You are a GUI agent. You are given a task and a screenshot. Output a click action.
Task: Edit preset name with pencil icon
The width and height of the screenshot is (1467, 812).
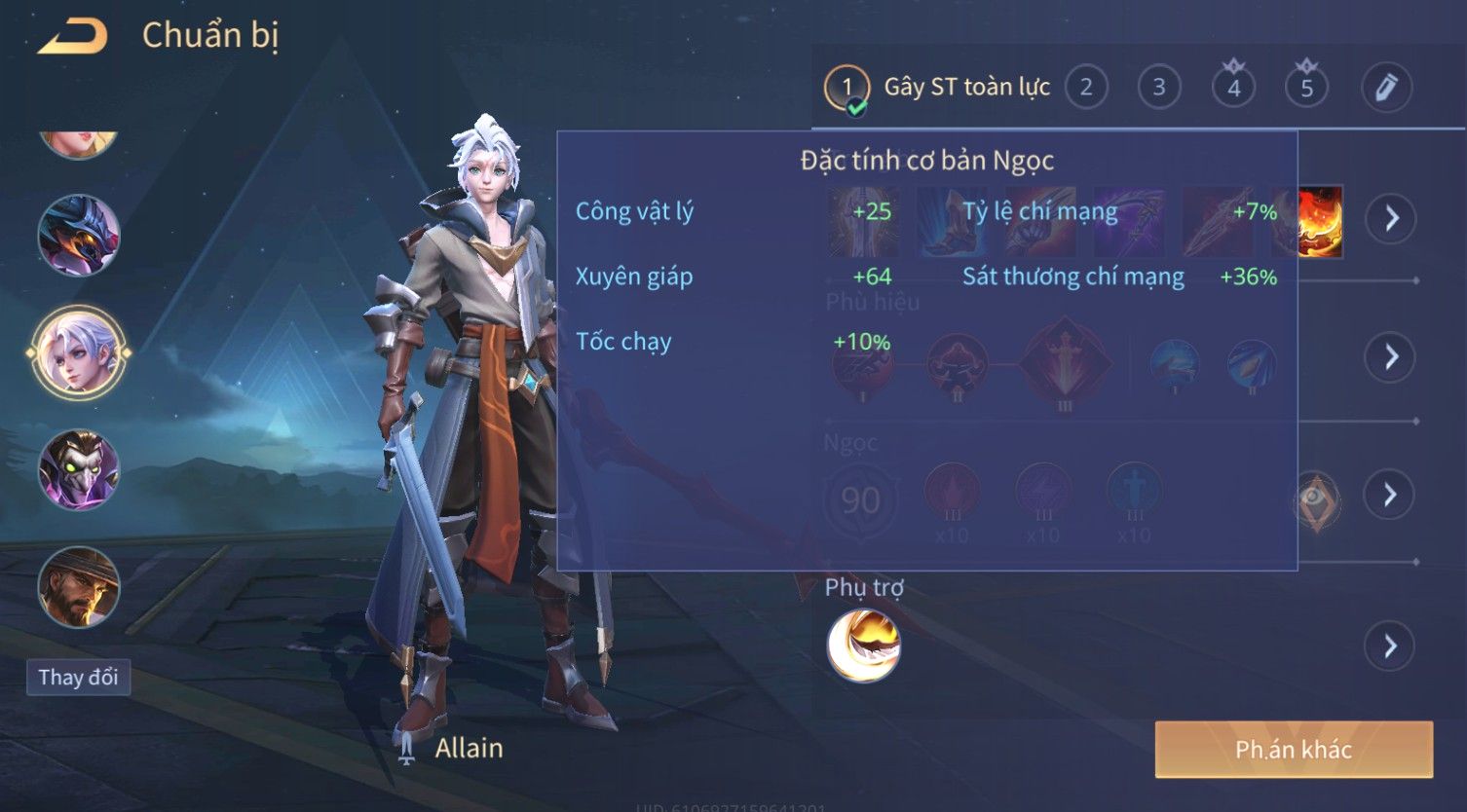tap(1385, 88)
